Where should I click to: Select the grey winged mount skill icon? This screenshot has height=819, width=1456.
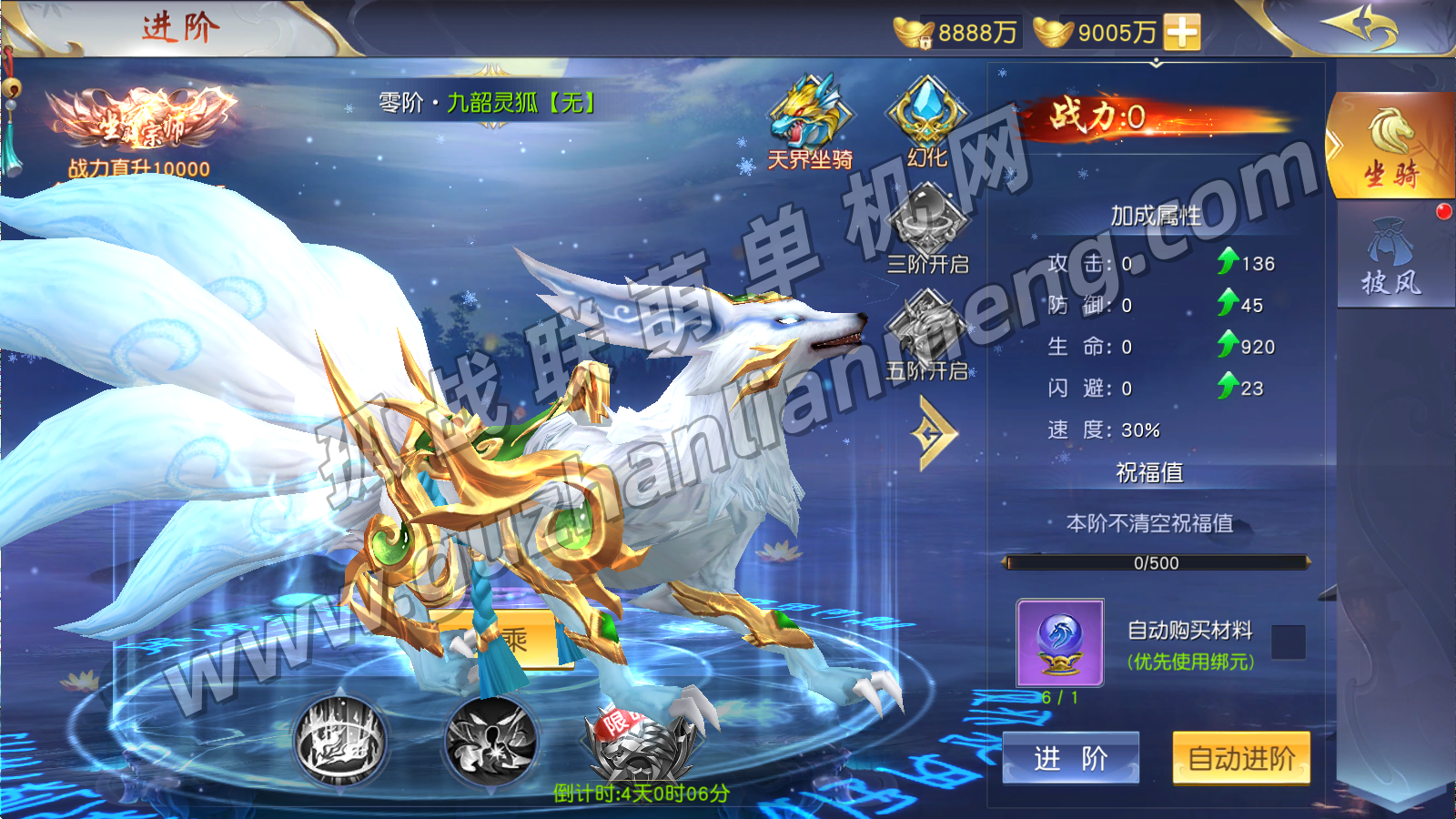click(x=490, y=740)
